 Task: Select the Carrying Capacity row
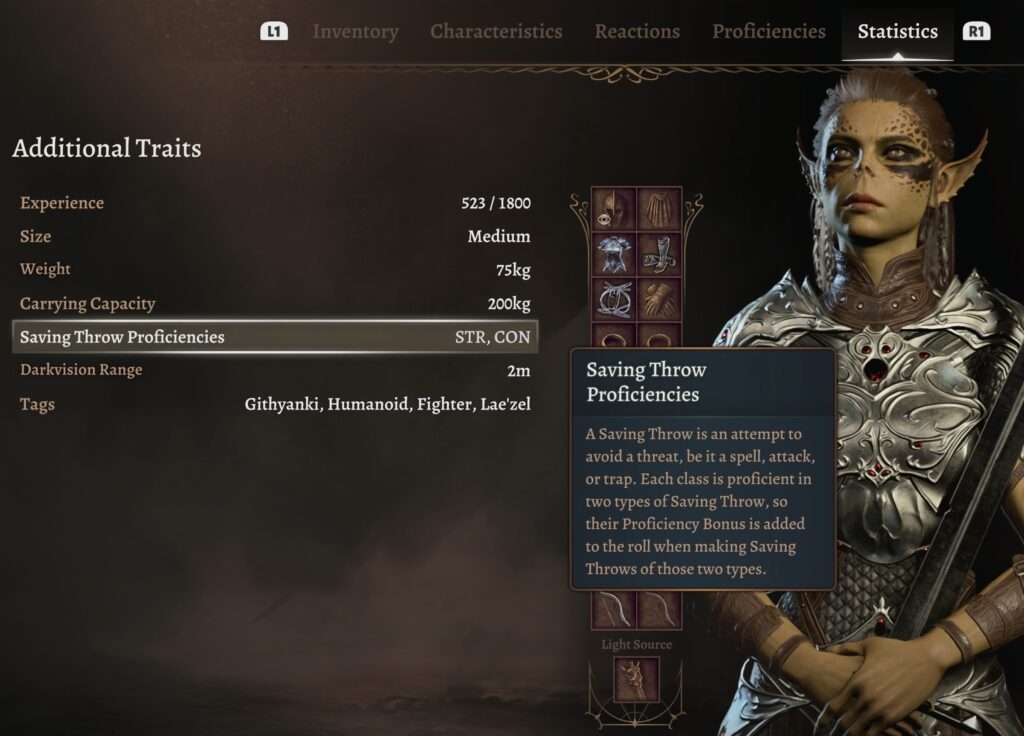click(275, 304)
